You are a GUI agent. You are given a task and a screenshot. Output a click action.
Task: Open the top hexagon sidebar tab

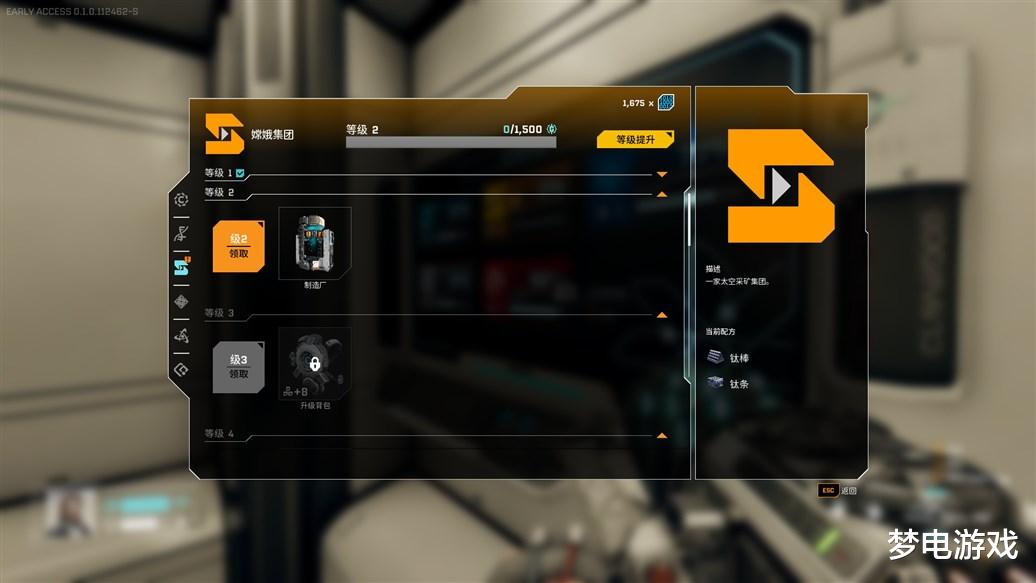pyautogui.click(x=181, y=200)
